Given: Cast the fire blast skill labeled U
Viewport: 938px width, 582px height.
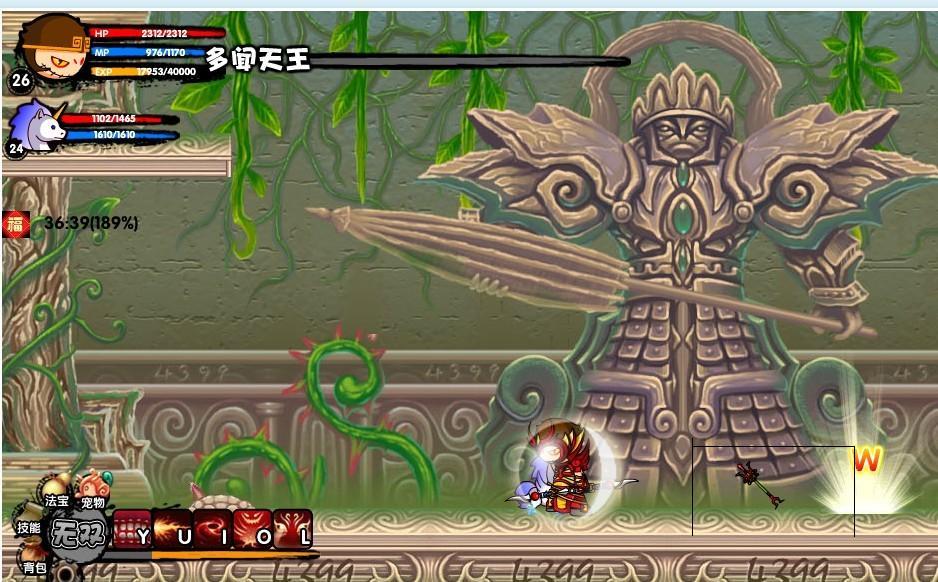Looking at the screenshot, I should pyautogui.click(x=172, y=529).
